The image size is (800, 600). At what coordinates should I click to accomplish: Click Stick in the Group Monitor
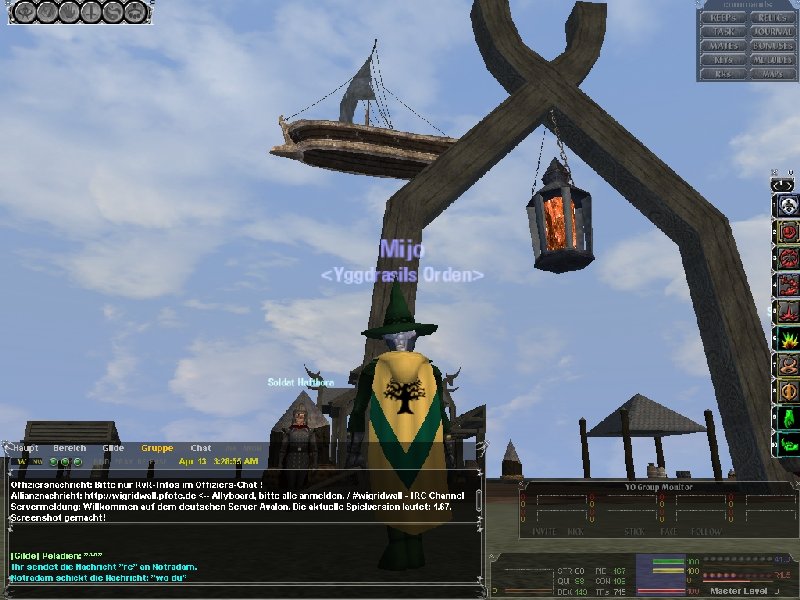click(634, 533)
